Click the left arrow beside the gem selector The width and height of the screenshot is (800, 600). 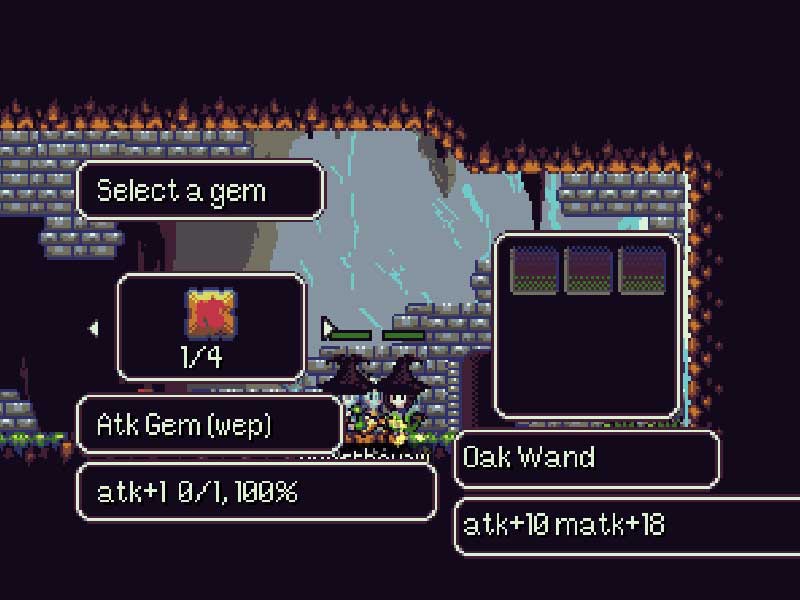pos(94,328)
